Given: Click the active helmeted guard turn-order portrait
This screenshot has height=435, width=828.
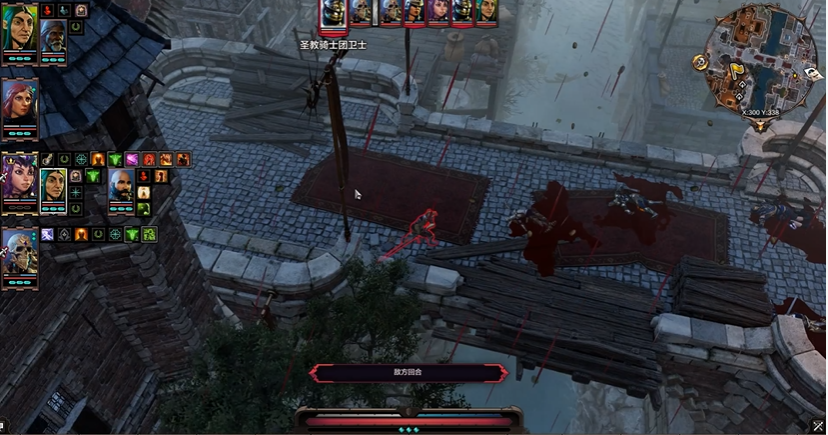Looking at the screenshot, I should point(334,14).
